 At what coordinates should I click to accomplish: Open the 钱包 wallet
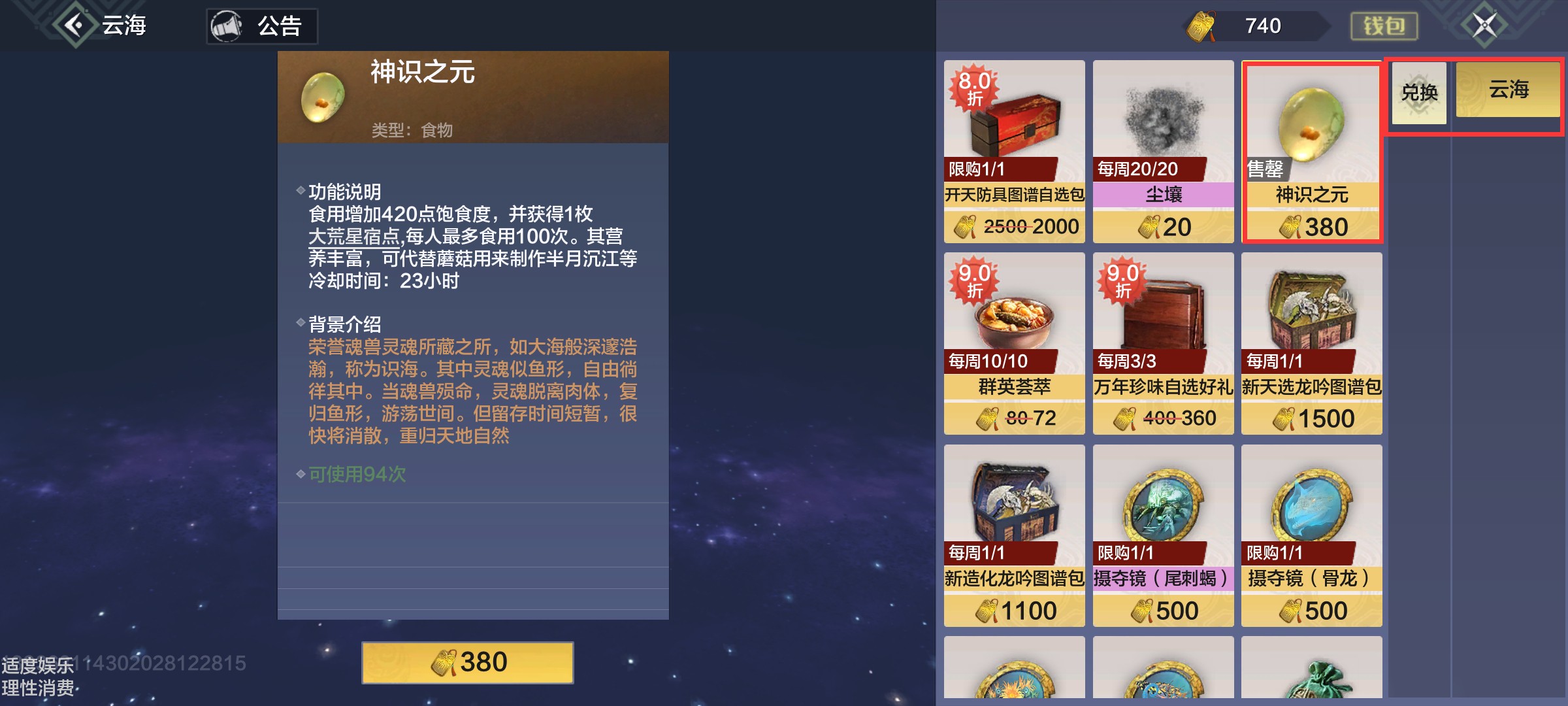tap(1384, 26)
